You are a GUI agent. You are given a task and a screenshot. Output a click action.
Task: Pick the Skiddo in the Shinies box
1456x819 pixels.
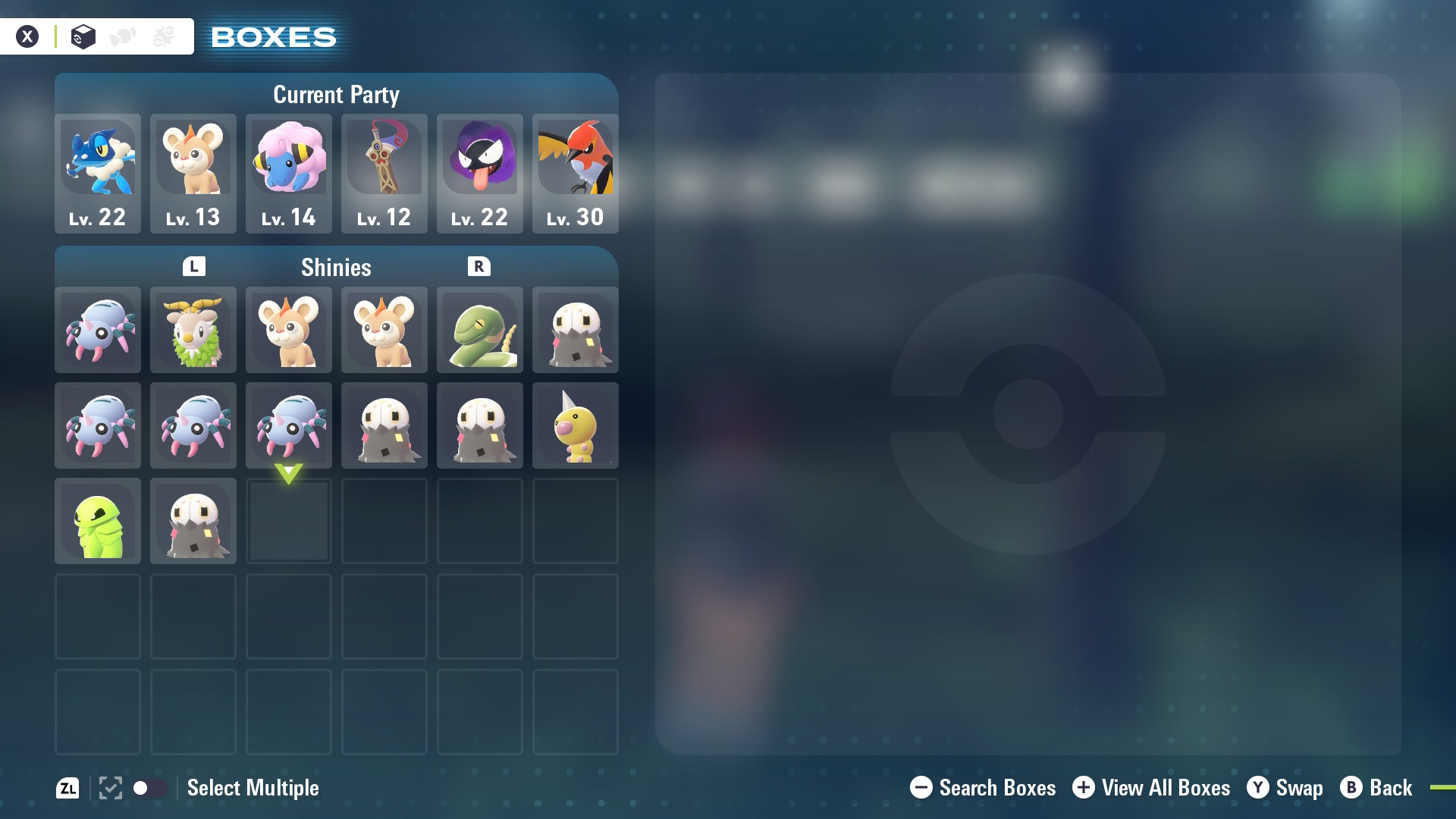(x=193, y=330)
